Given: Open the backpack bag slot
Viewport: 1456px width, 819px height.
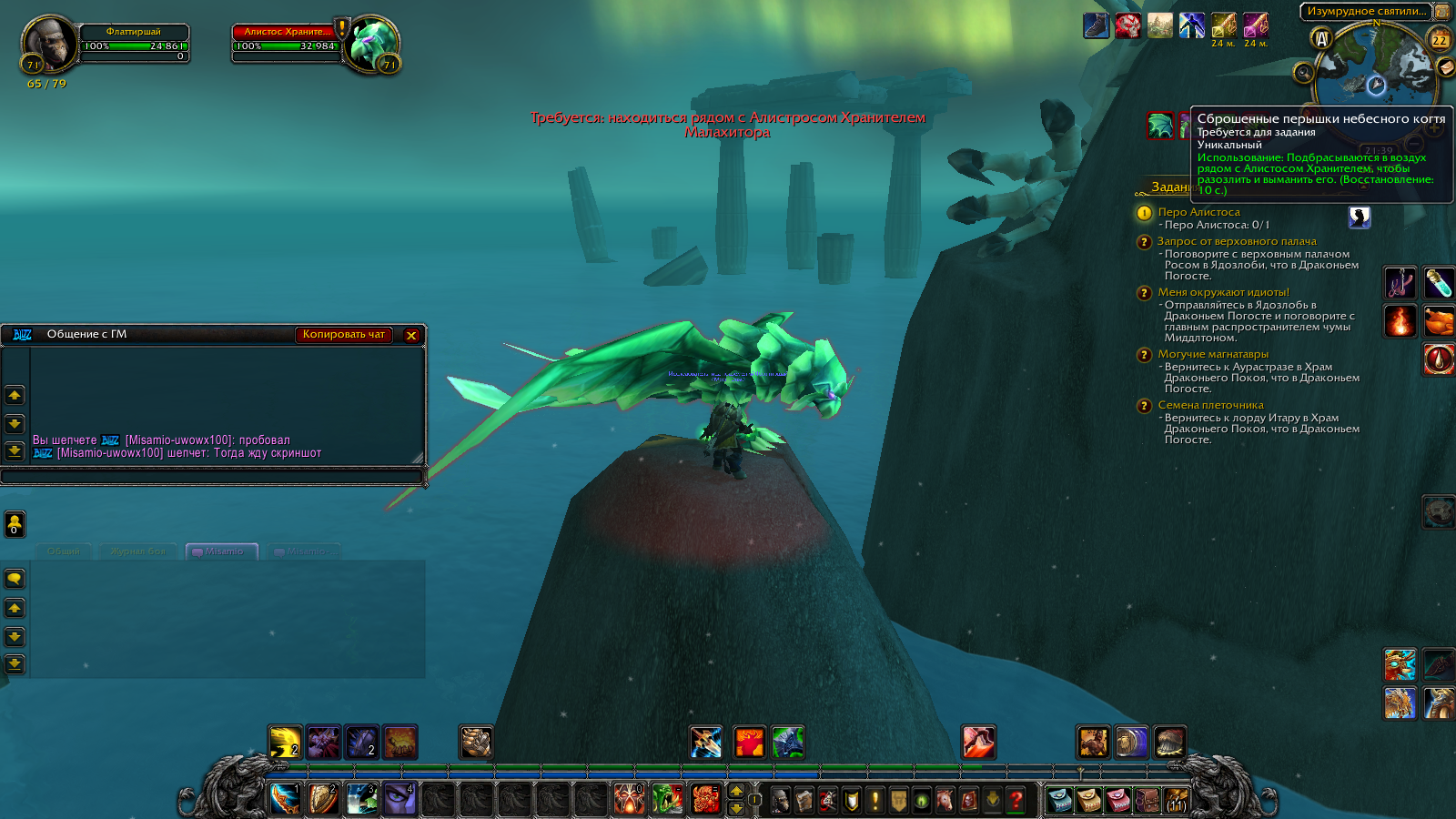Looking at the screenshot, I should click(x=1177, y=800).
